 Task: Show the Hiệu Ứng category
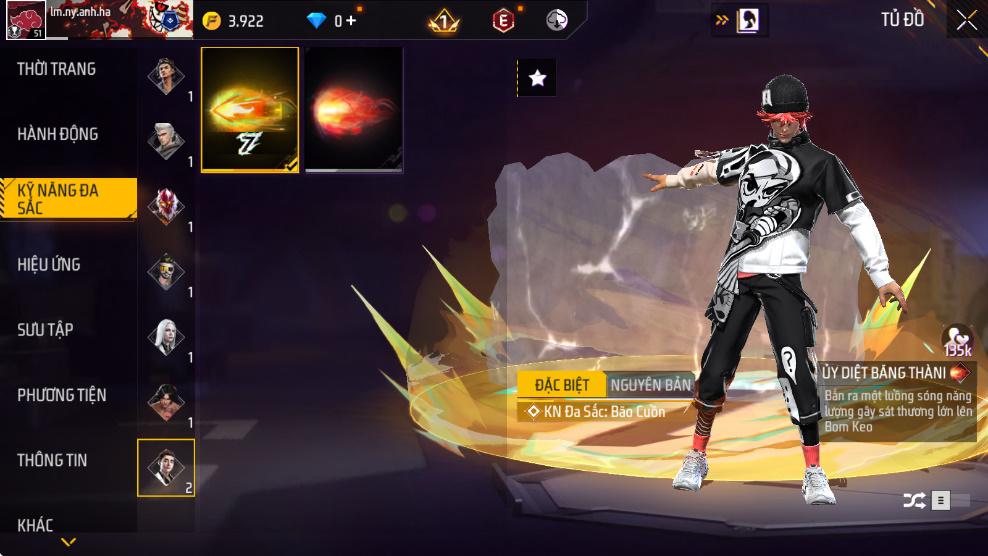[49, 265]
